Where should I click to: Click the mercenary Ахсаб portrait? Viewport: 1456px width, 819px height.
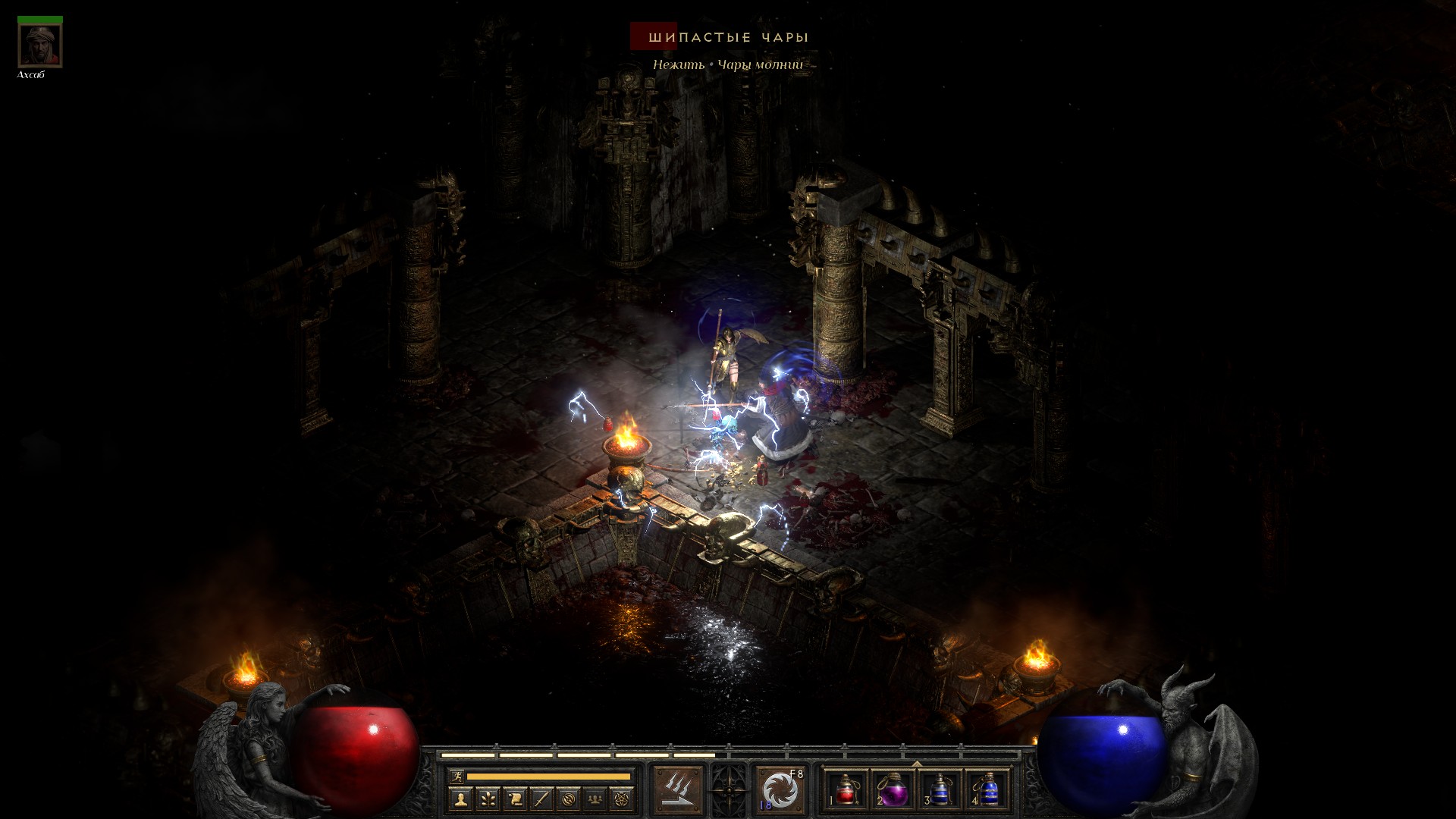tap(40, 45)
